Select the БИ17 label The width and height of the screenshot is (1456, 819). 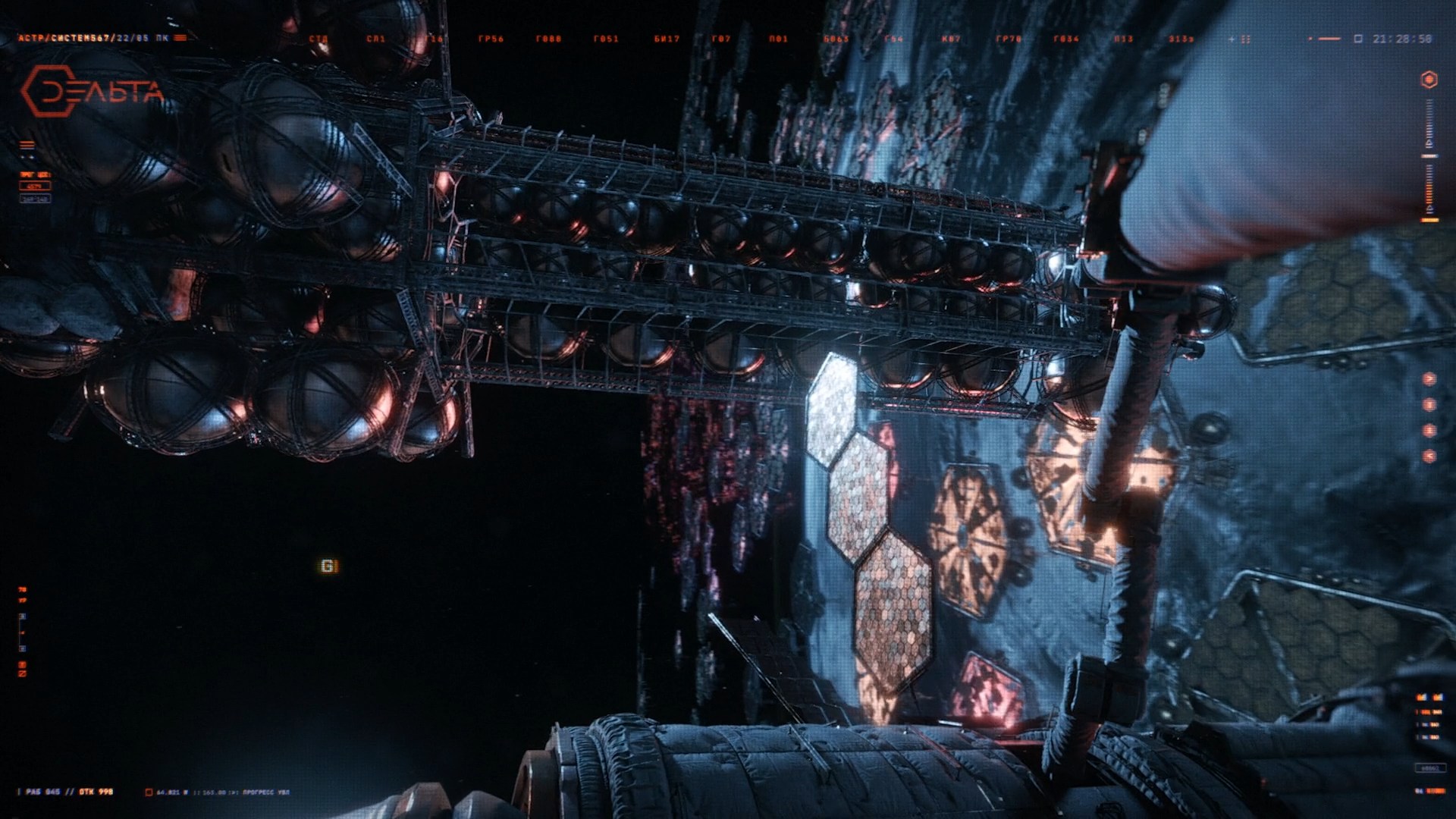pos(667,39)
